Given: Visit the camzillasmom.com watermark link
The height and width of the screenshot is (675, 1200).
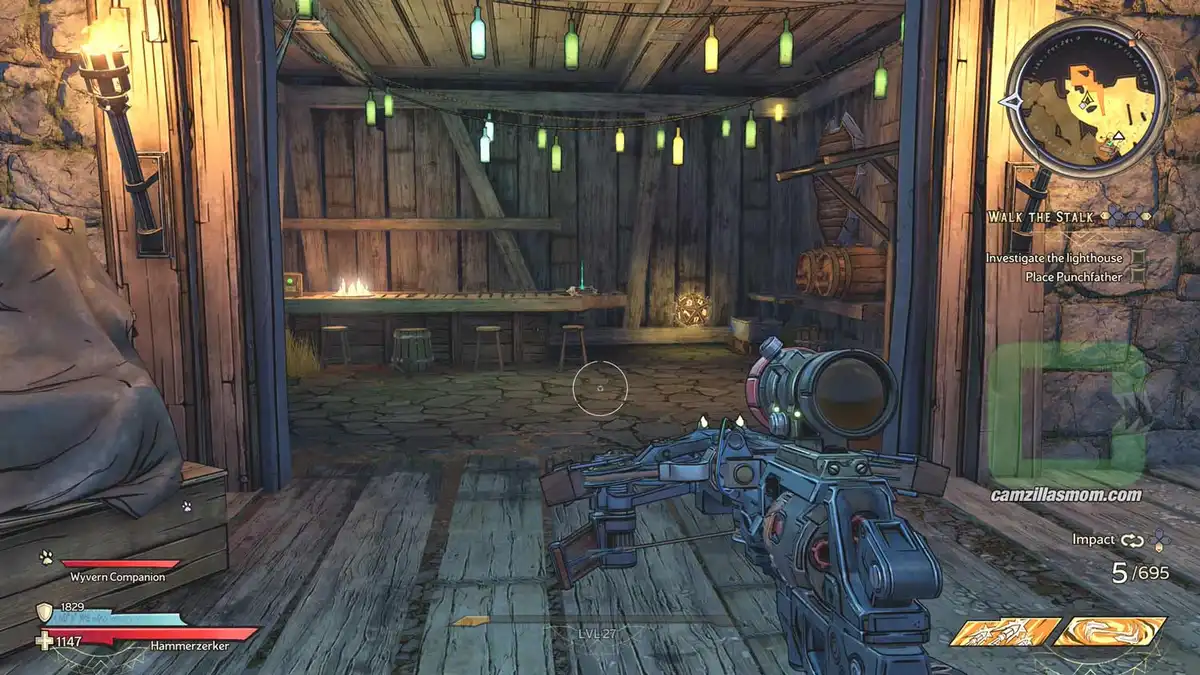Looking at the screenshot, I should coord(1065,494).
